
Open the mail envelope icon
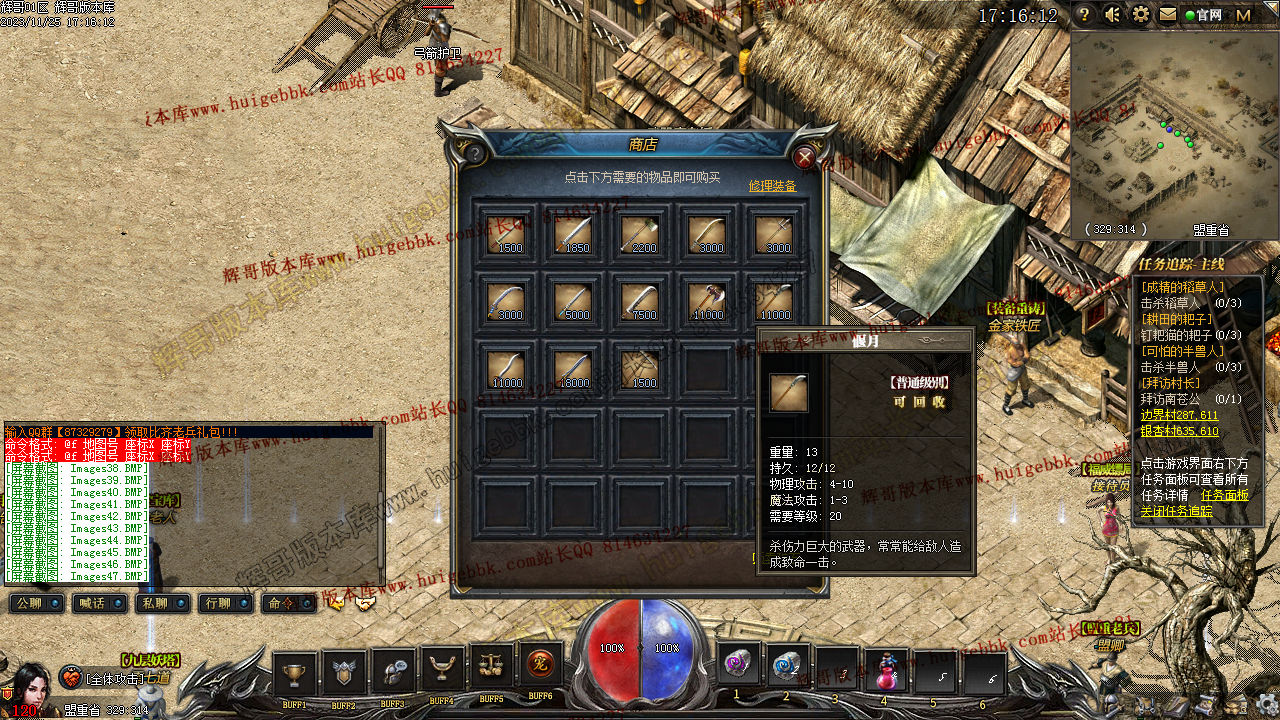1168,15
